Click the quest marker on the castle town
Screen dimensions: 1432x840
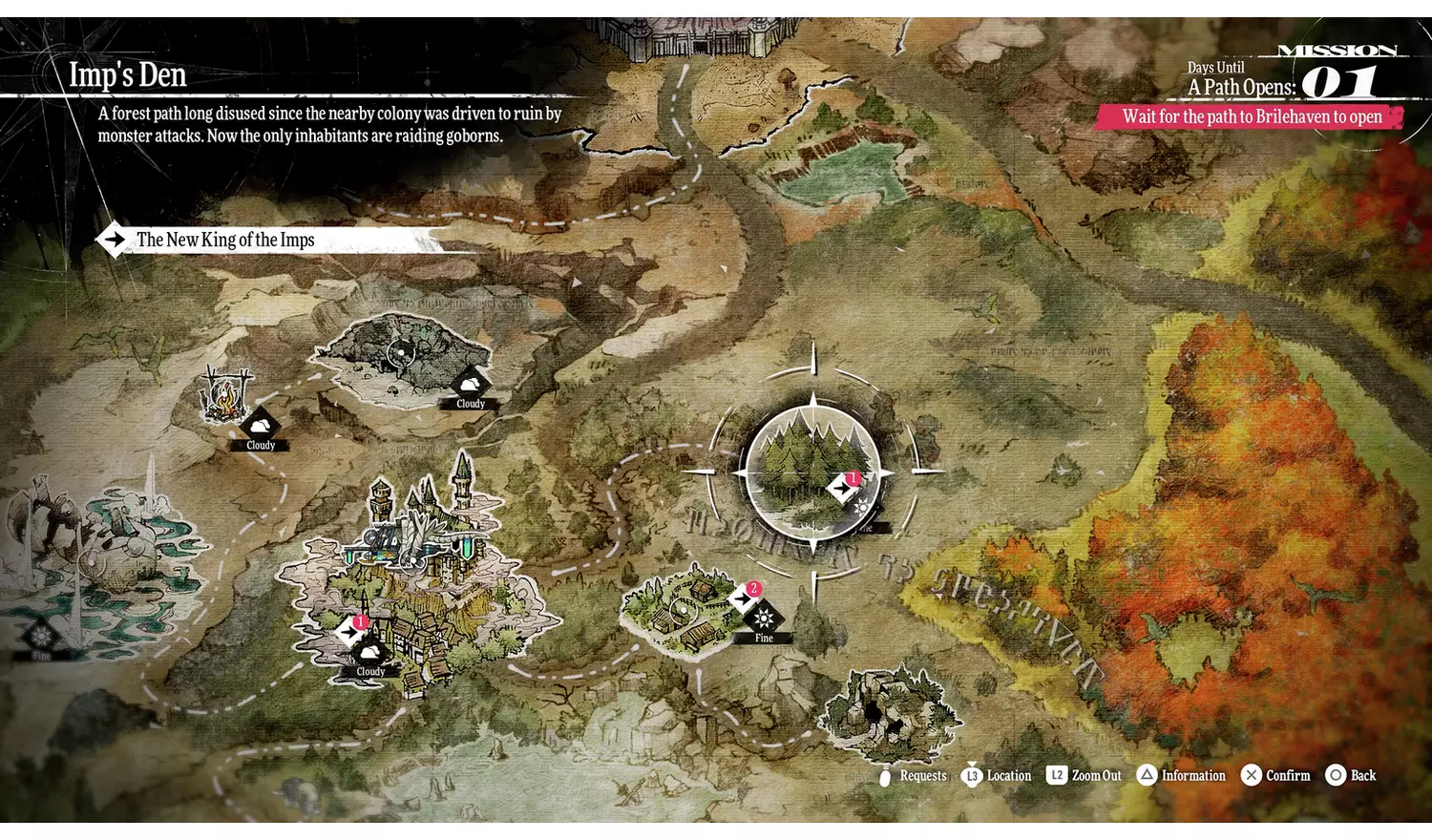click(350, 630)
